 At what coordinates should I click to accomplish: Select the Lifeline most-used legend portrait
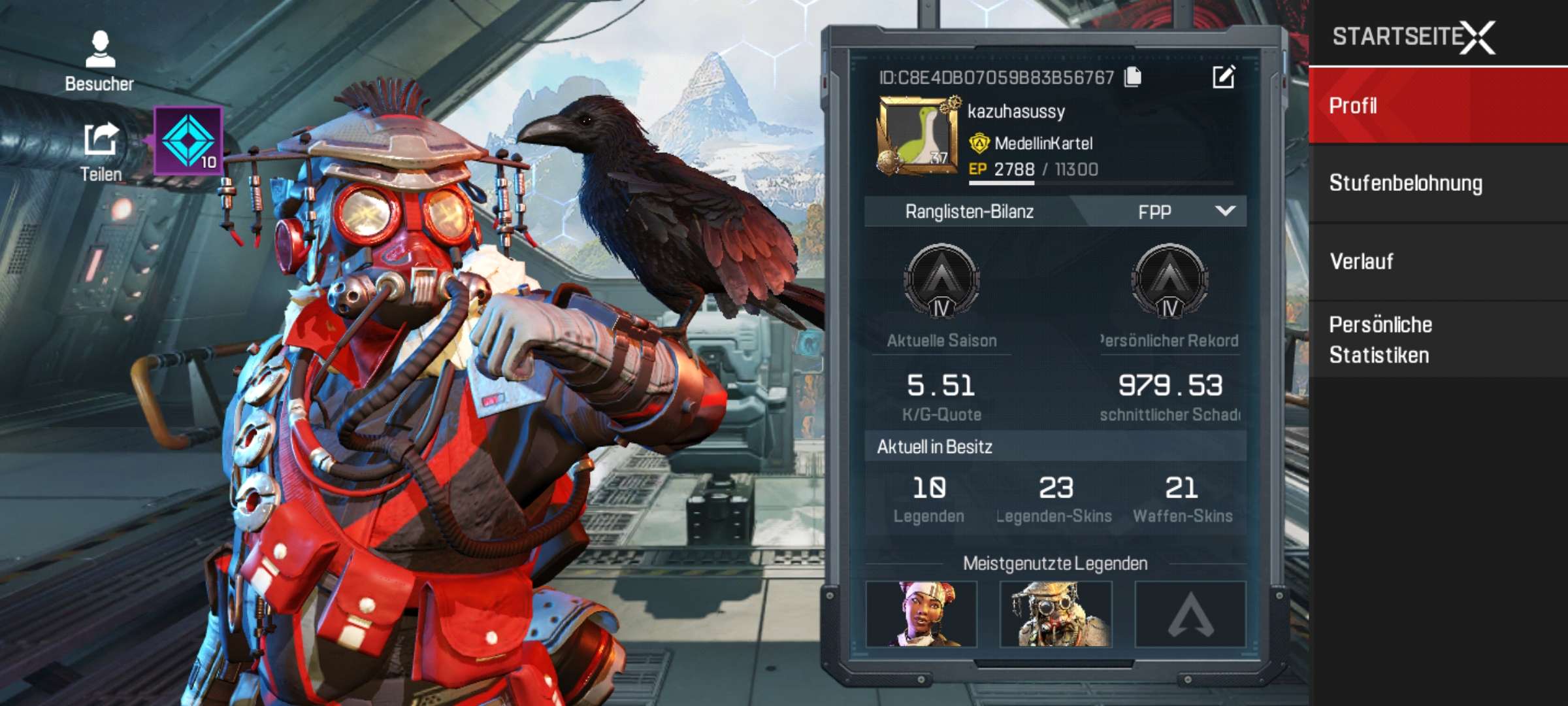(921, 614)
